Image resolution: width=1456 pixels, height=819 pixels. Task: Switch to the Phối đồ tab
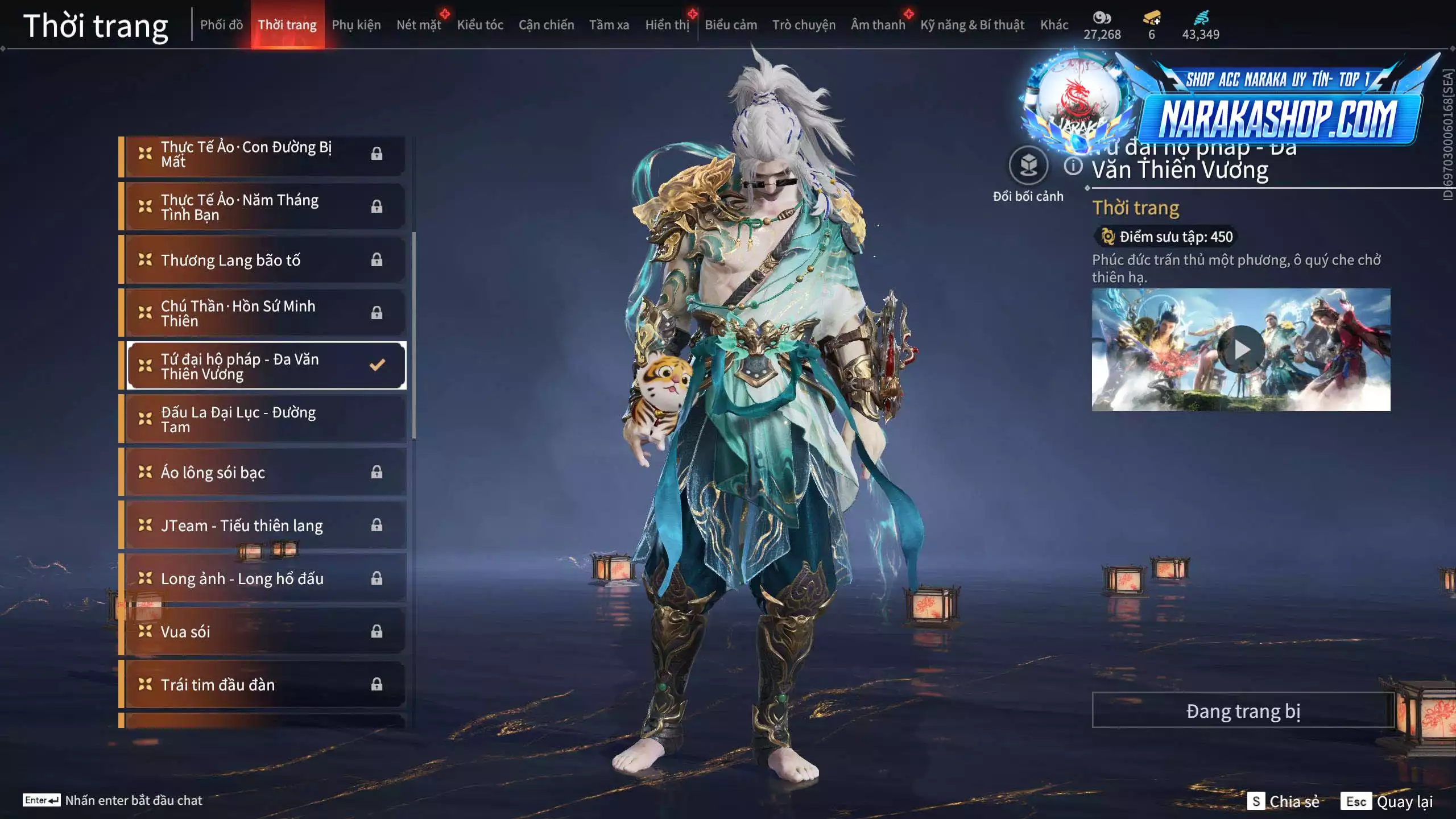point(221,25)
